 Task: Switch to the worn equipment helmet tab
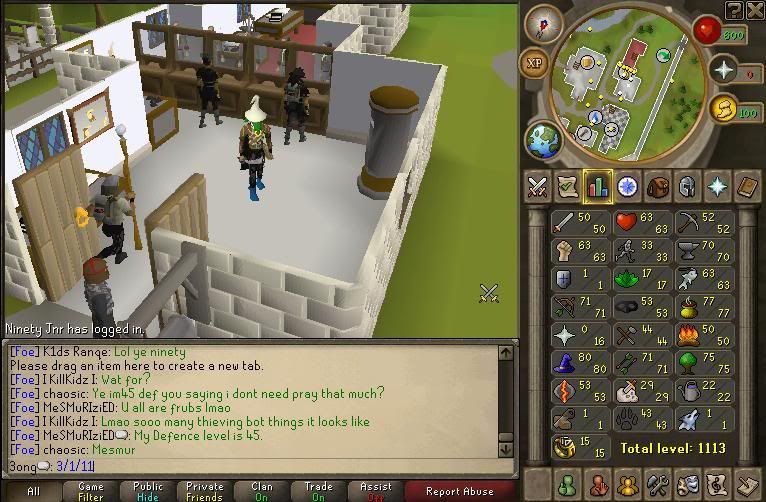pyautogui.click(x=687, y=186)
